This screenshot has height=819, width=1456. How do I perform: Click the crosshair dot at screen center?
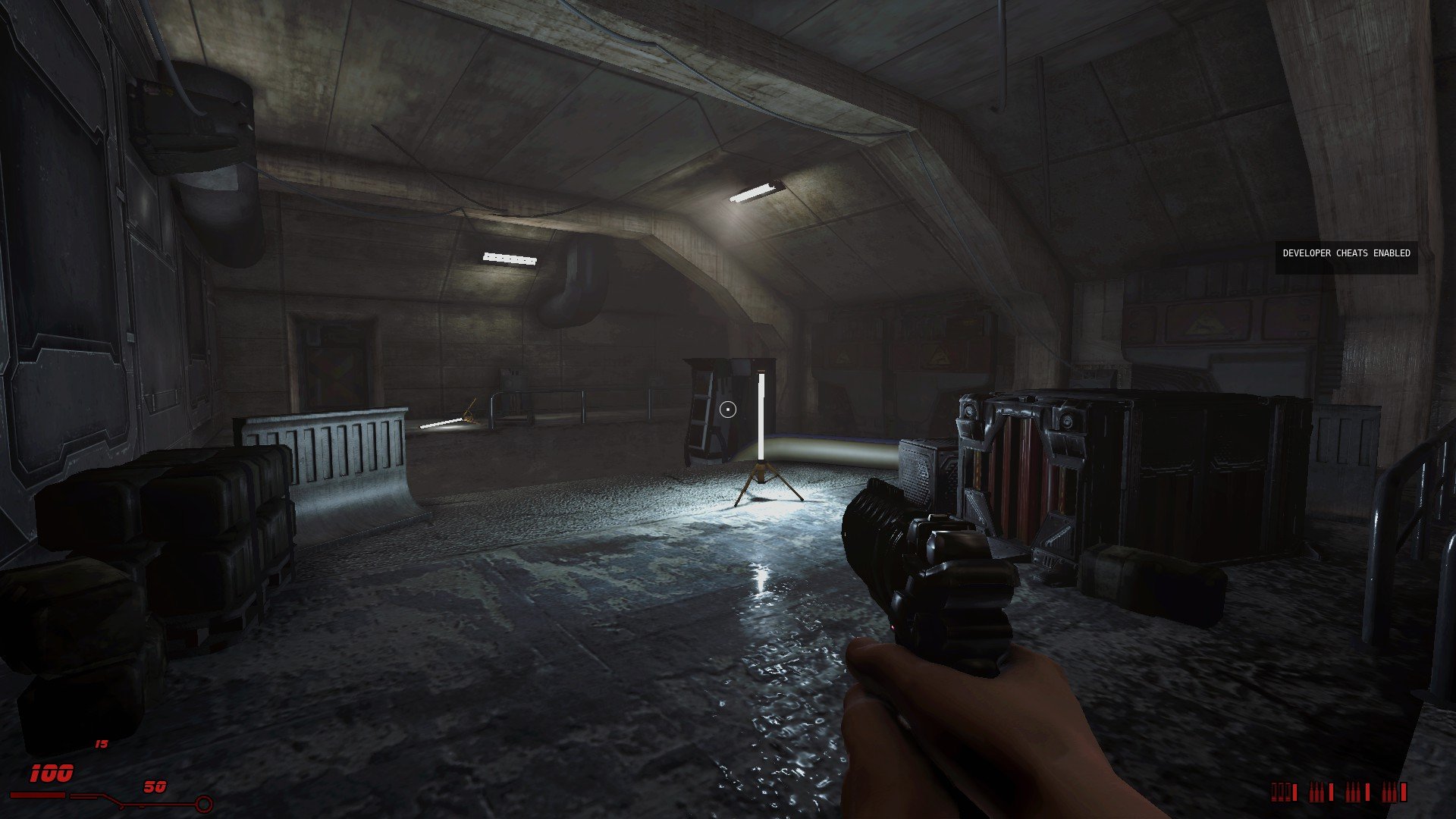[728, 409]
